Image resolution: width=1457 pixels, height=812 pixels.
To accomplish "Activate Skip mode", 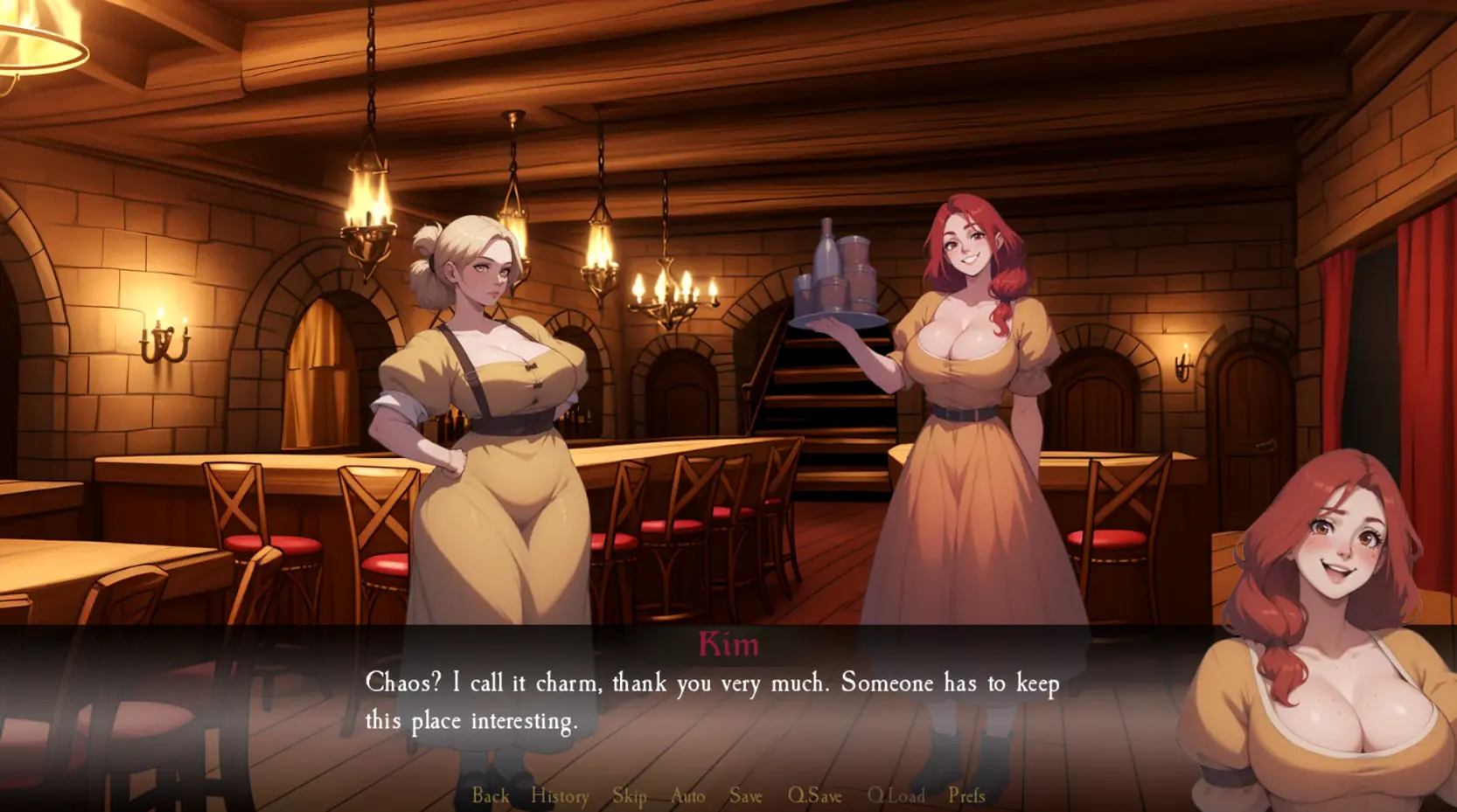I will point(630,795).
